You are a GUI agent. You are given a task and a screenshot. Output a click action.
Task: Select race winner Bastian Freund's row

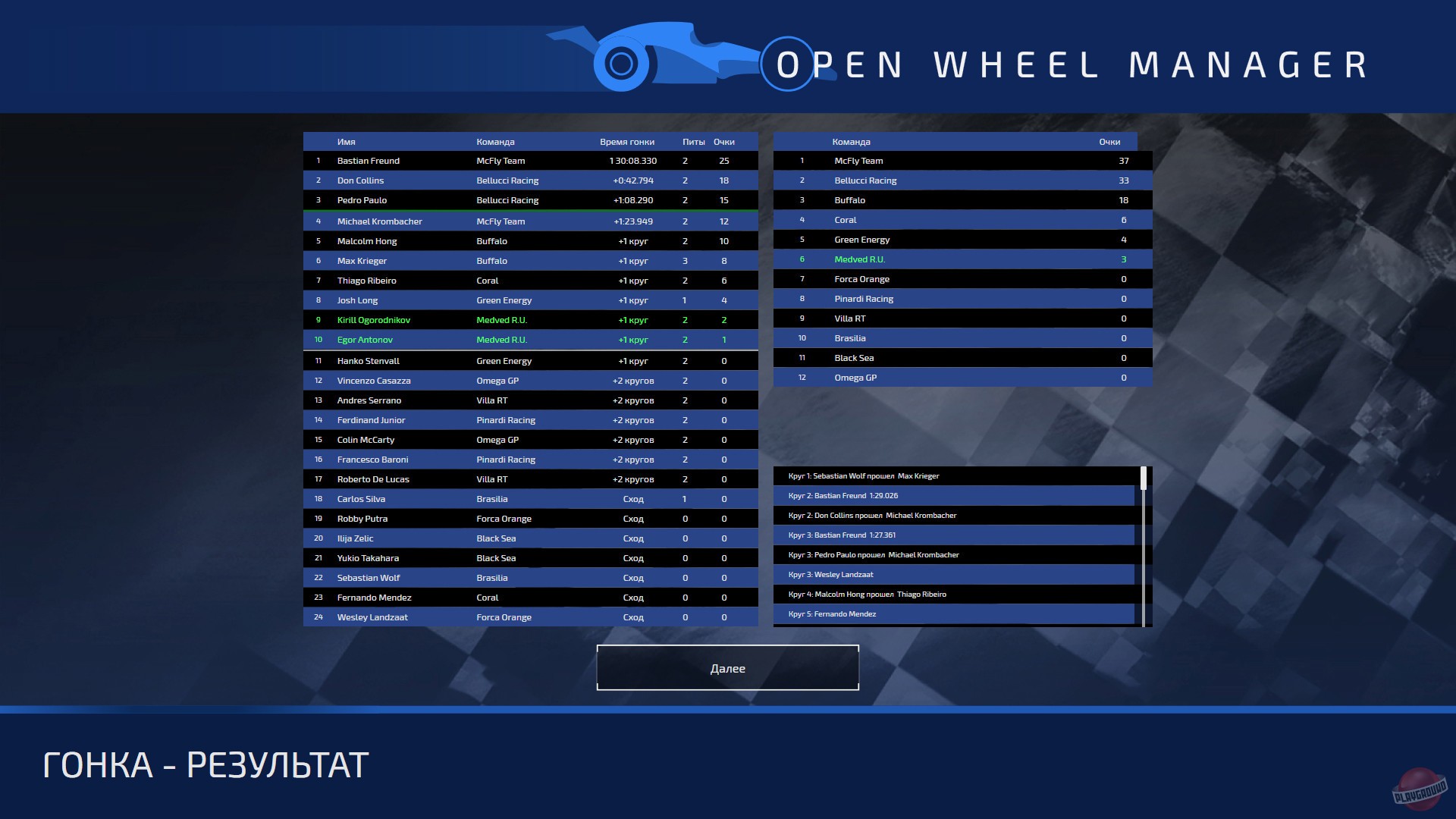pyautogui.click(x=531, y=161)
